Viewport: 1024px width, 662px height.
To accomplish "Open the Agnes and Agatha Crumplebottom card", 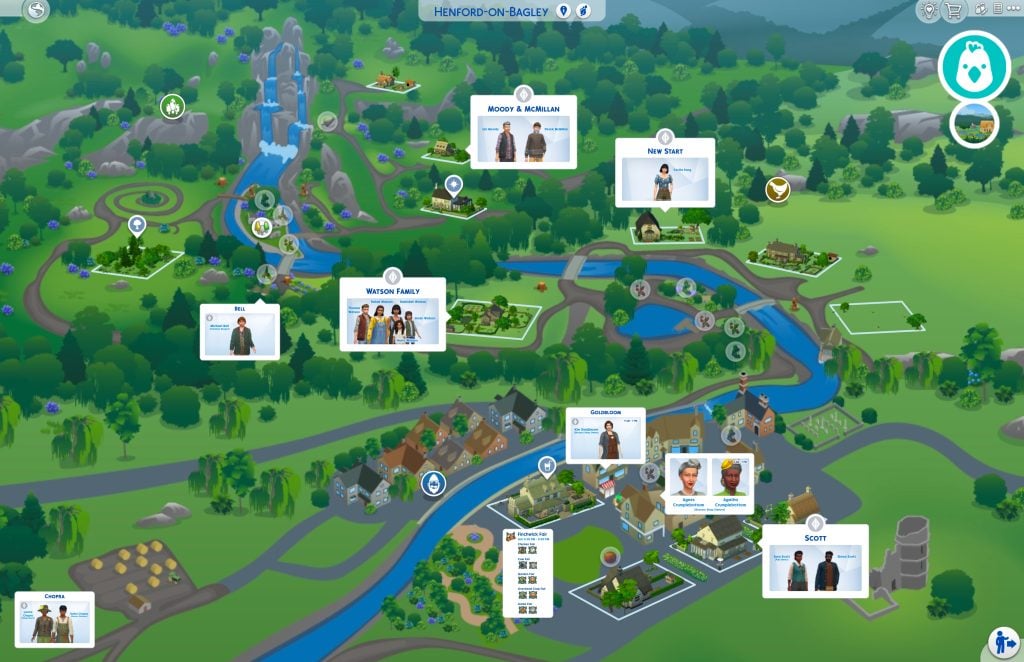I will pyautogui.click(x=709, y=484).
